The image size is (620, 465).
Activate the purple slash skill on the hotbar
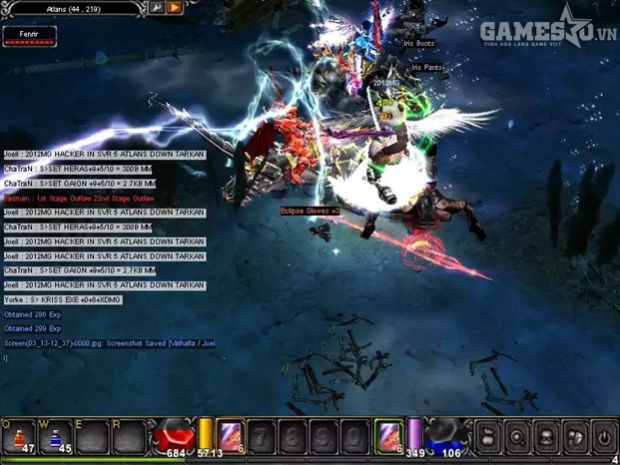pyautogui.click(x=231, y=436)
